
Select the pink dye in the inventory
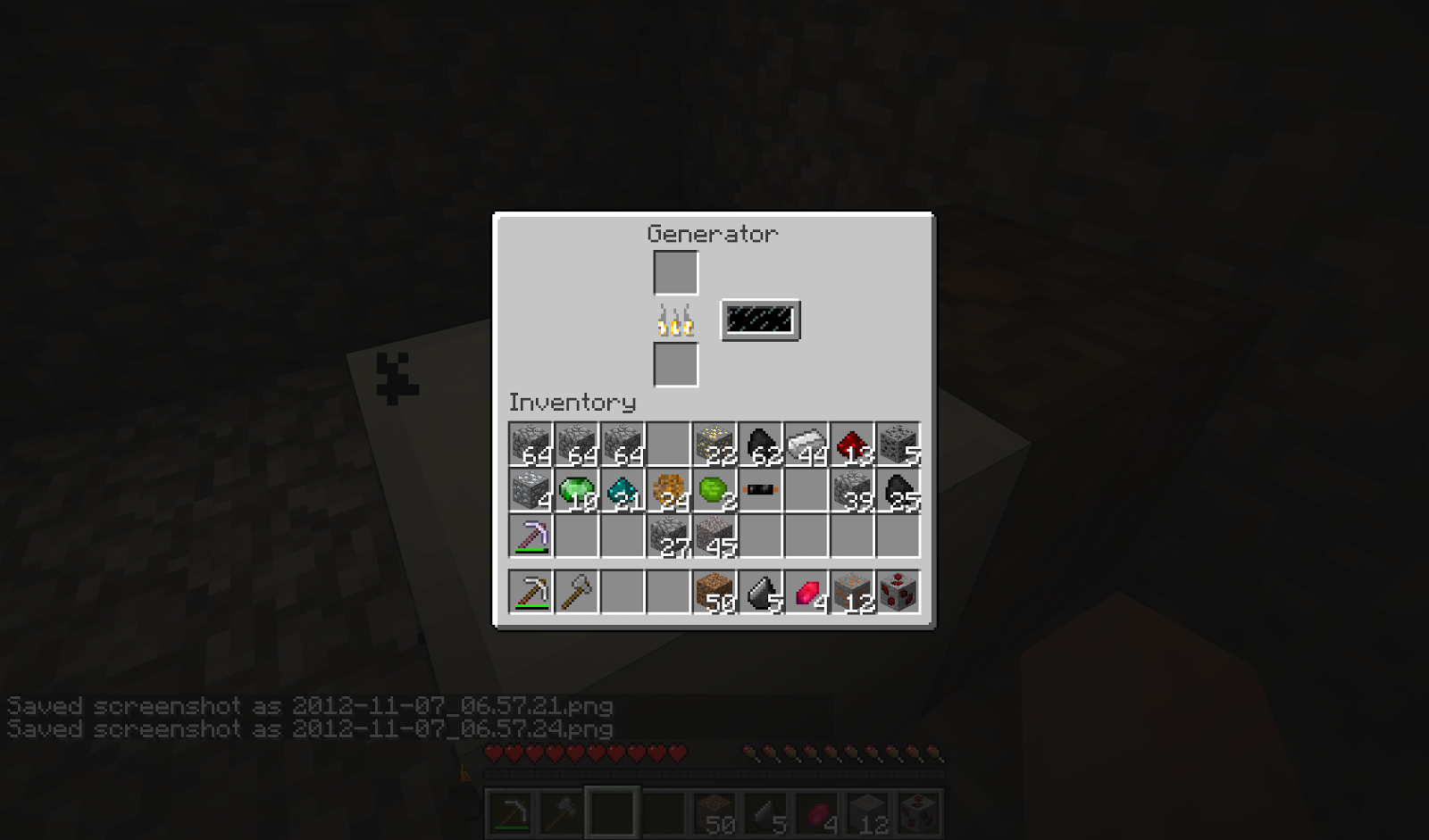click(x=806, y=592)
